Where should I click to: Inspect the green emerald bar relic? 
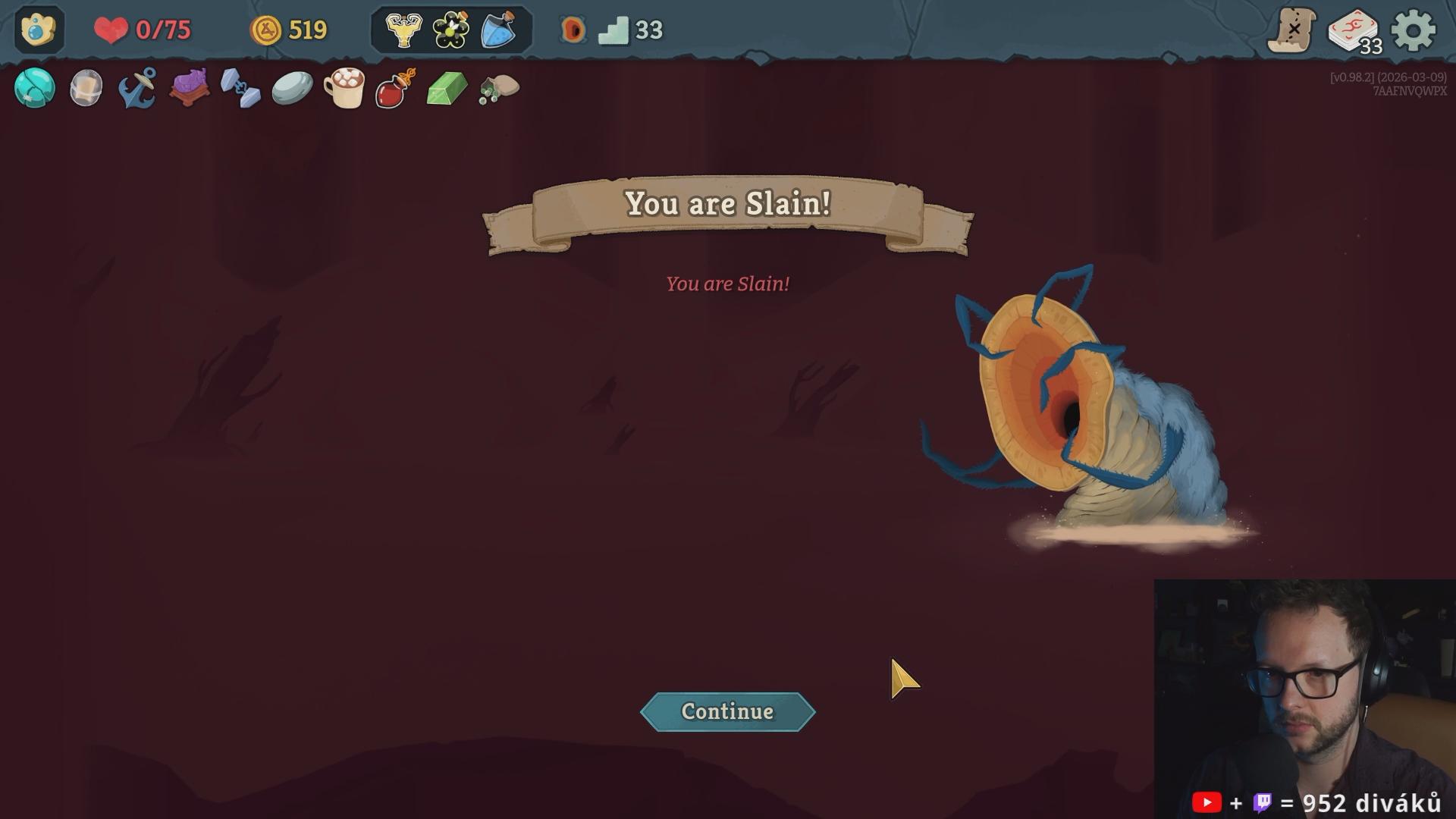point(447,88)
